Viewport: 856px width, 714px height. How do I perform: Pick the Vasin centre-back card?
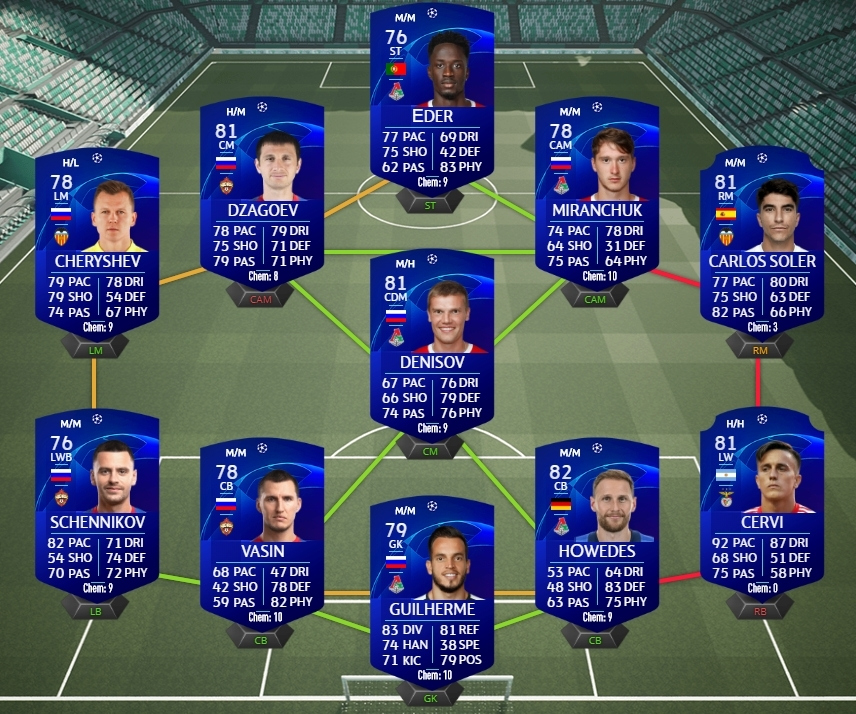262,525
